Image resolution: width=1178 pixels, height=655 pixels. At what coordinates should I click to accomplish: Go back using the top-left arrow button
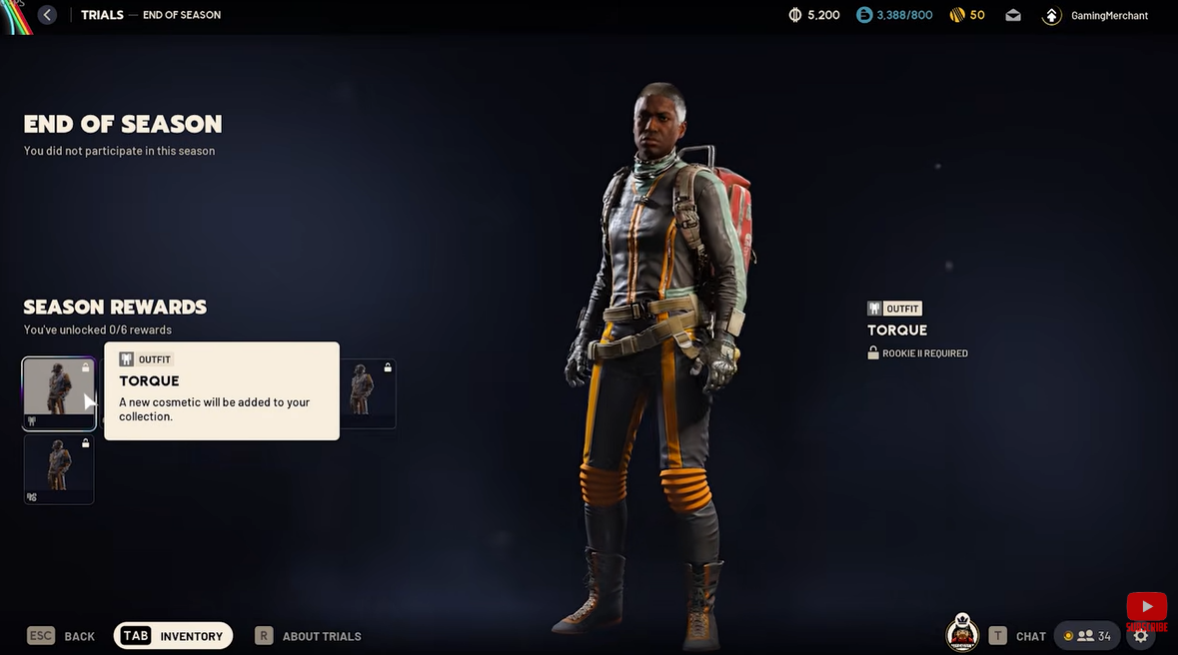pyautogui.click(x=47, y=15)
